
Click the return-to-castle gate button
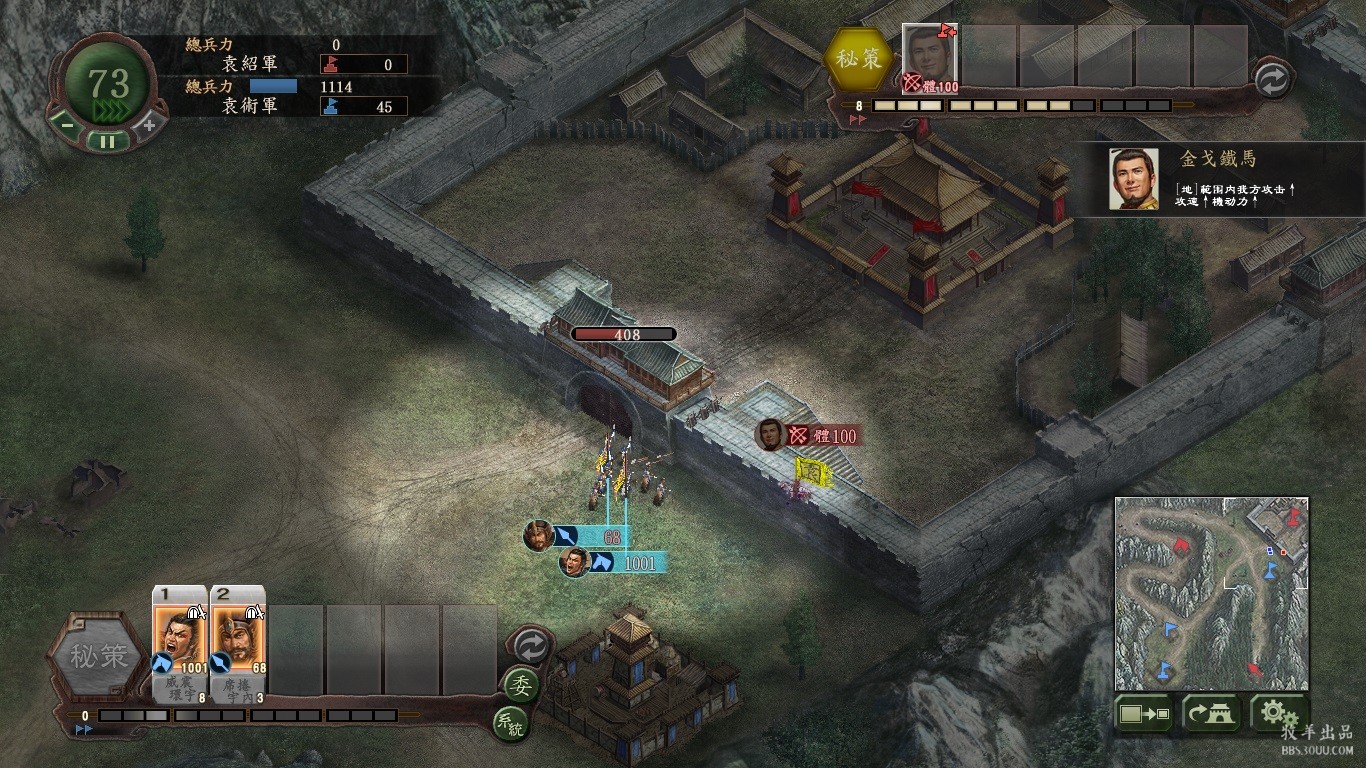pos(1211,714)
